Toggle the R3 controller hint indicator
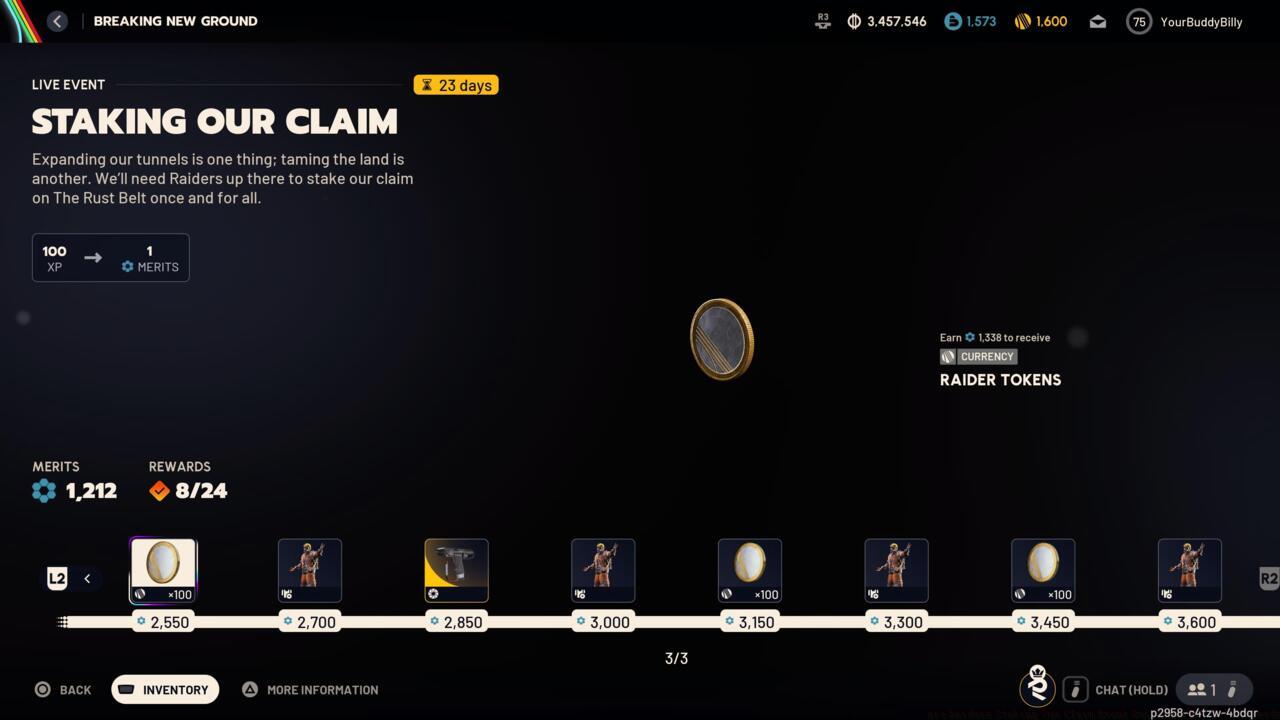This screenshot has width=1280, height=720. 822,20
